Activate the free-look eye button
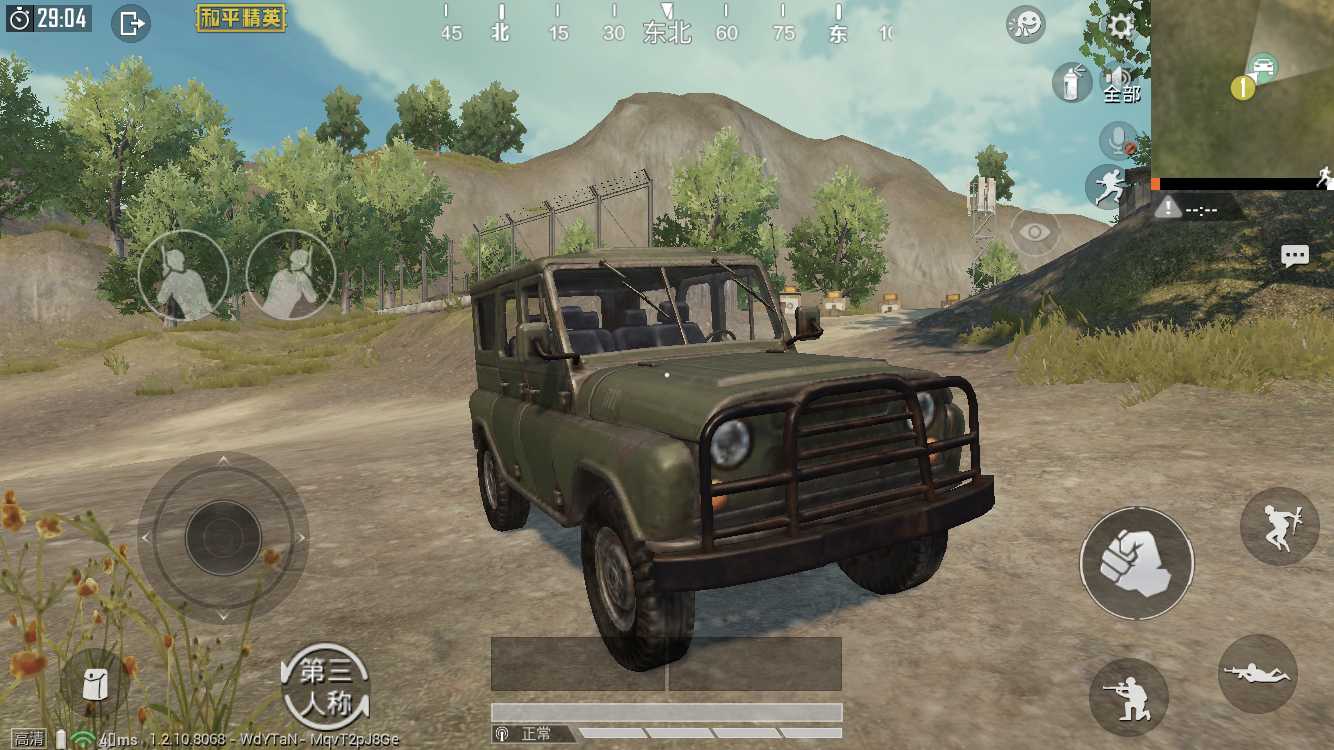 point(1035,232)
